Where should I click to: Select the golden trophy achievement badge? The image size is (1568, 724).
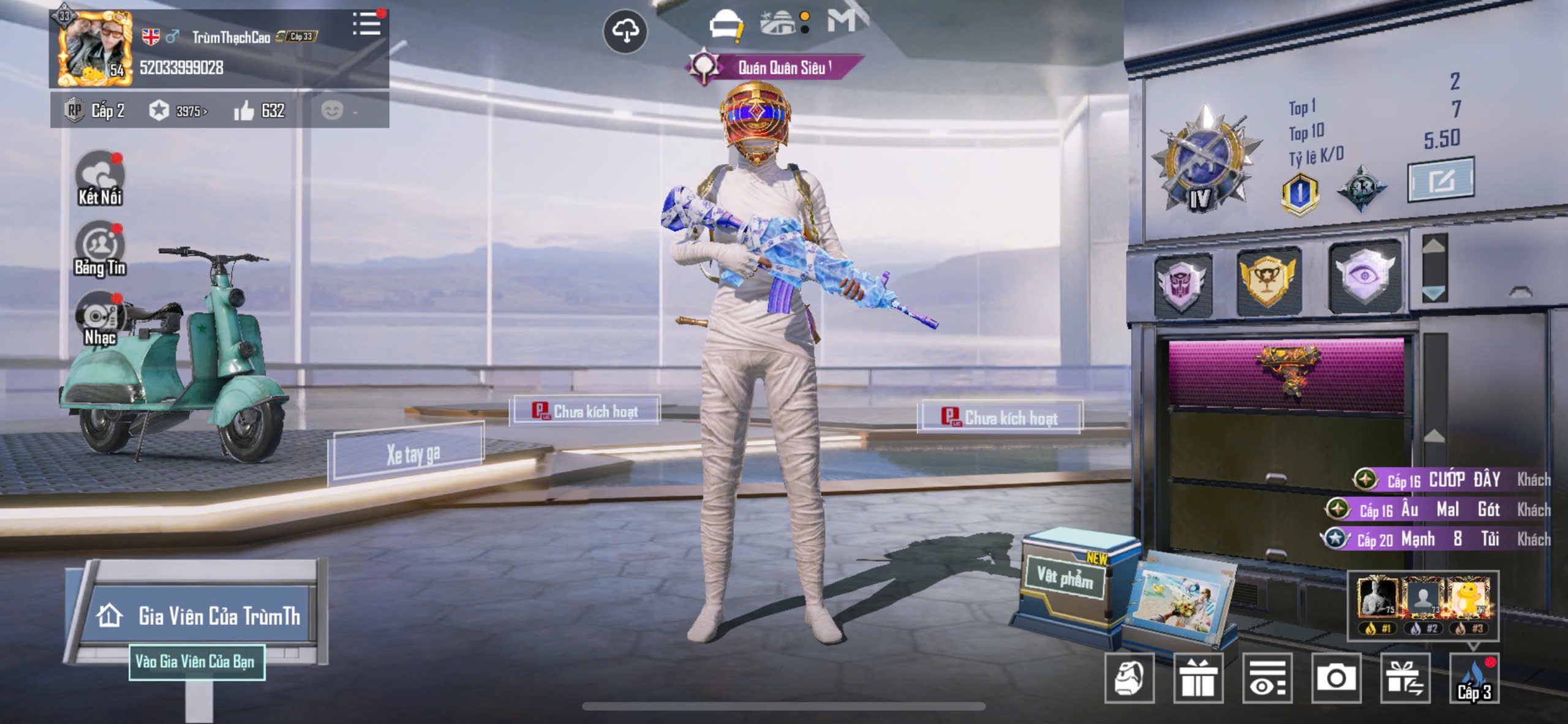click(x=1268, y=280)
